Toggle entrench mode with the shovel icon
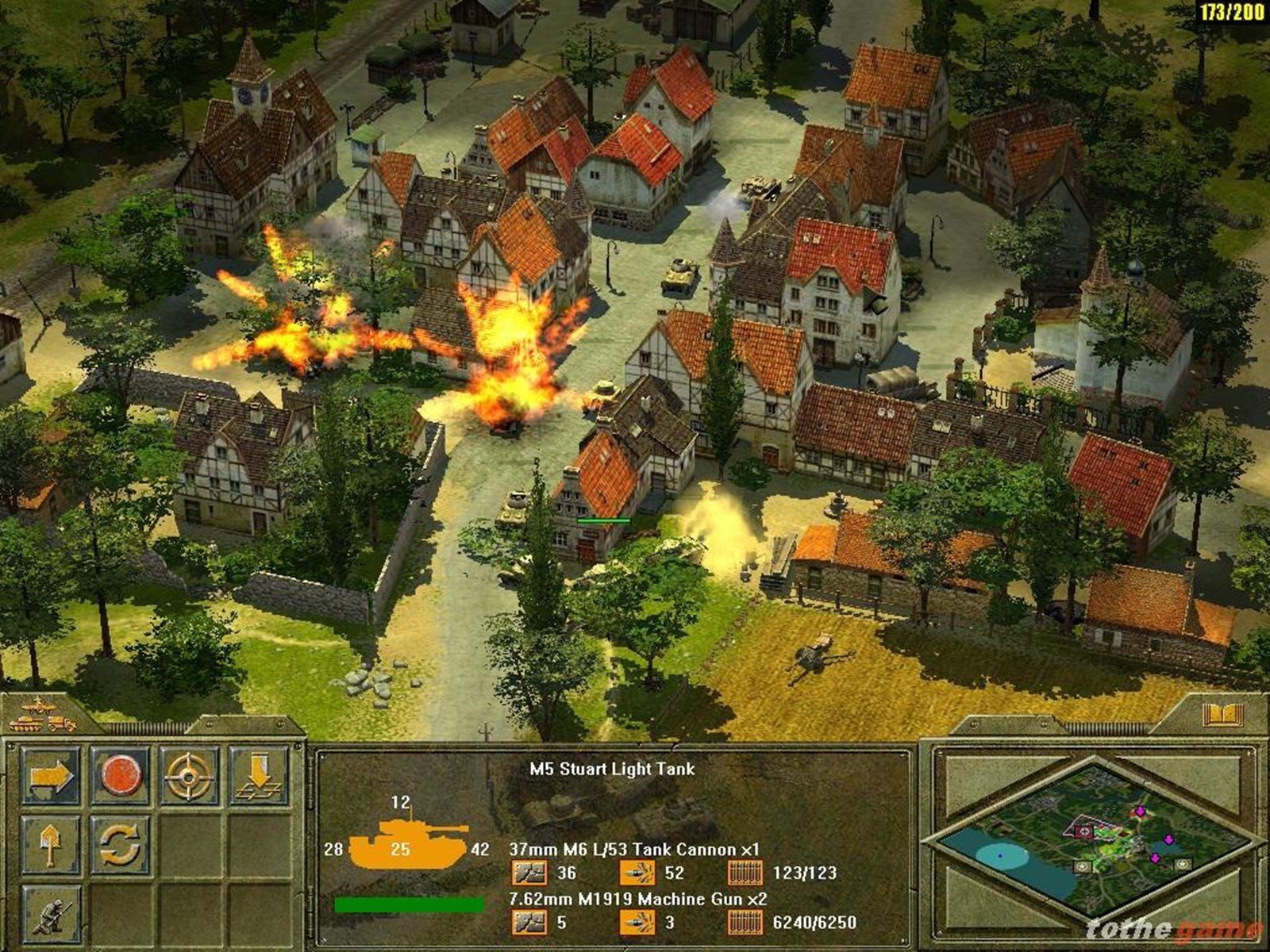This screenshot has width=1270, height=952. 50,846
